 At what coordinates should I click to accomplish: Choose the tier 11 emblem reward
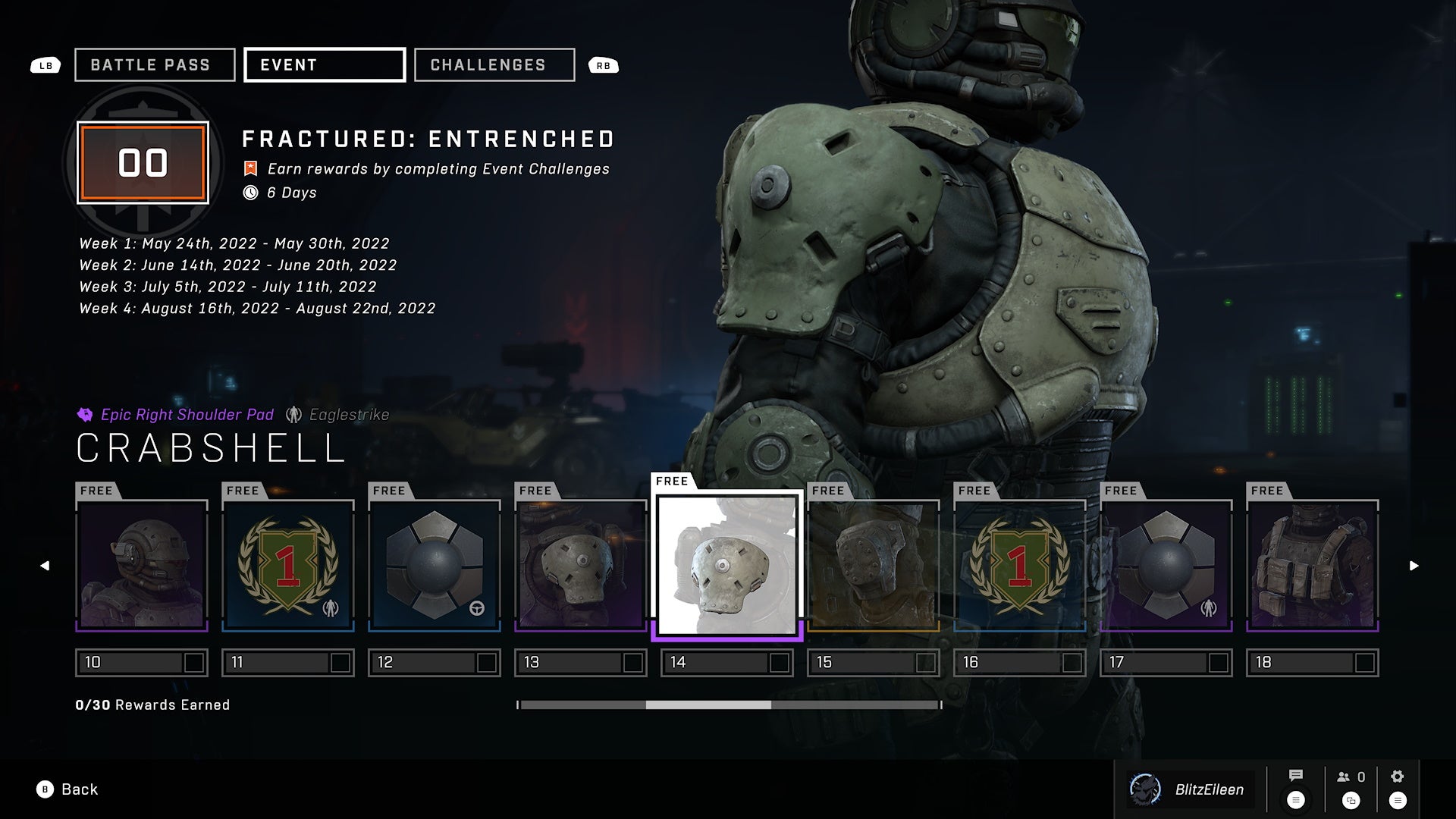(x=288, y=566)
